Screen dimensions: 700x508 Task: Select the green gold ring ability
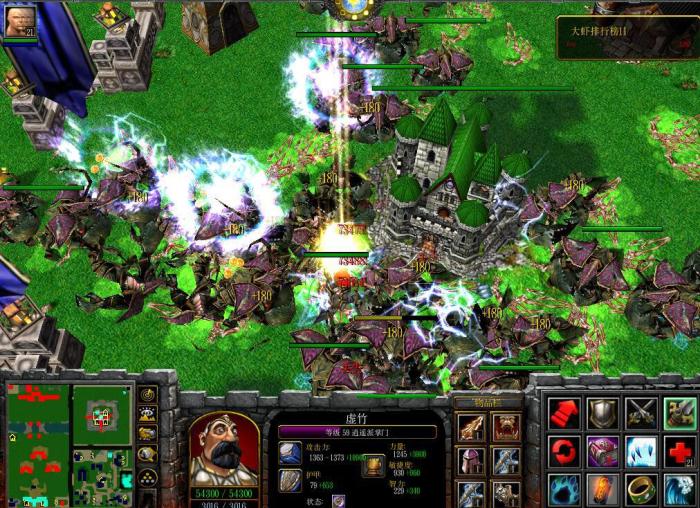click(641, 489)
